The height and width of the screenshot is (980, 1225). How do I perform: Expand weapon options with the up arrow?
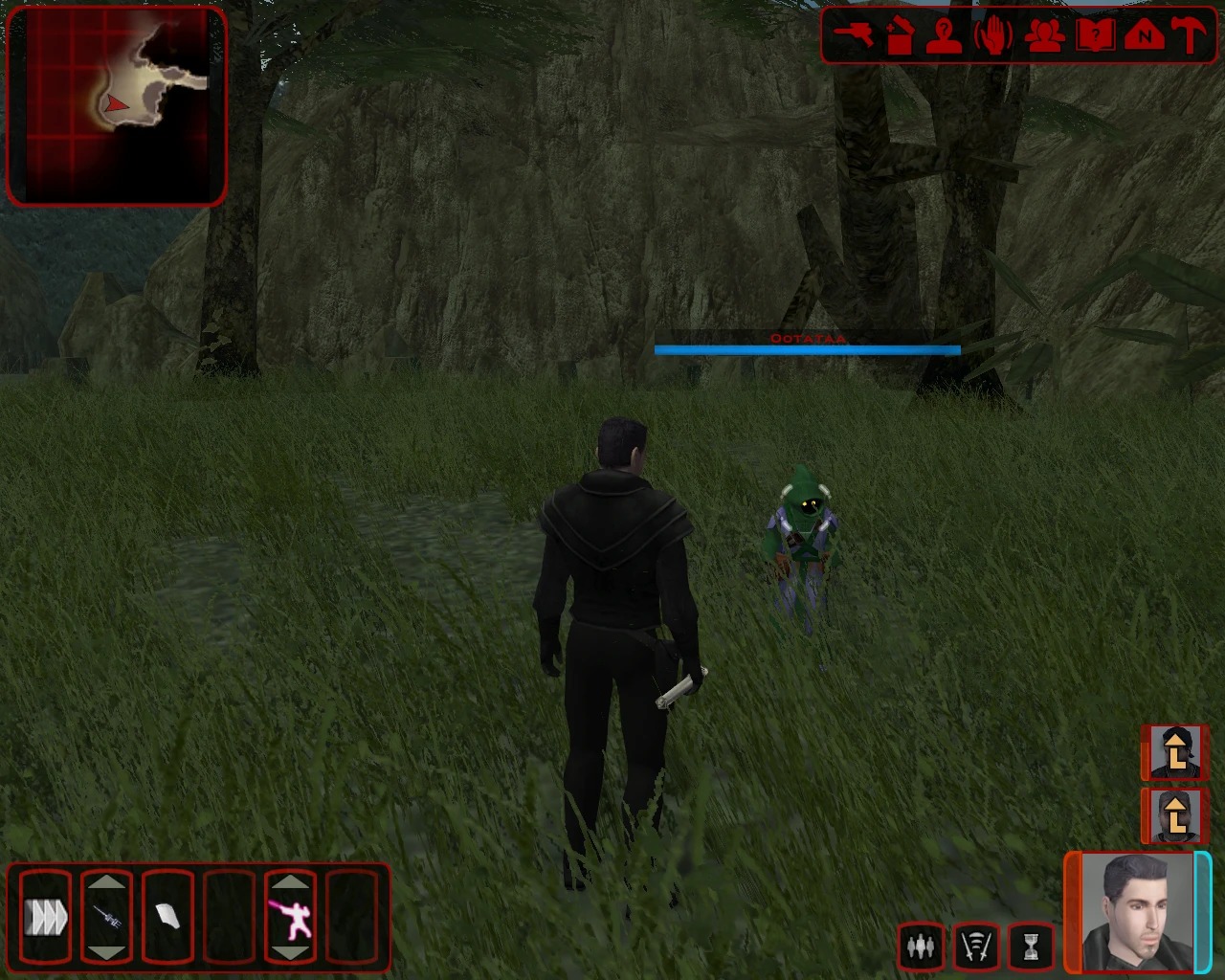click(108, 881)
